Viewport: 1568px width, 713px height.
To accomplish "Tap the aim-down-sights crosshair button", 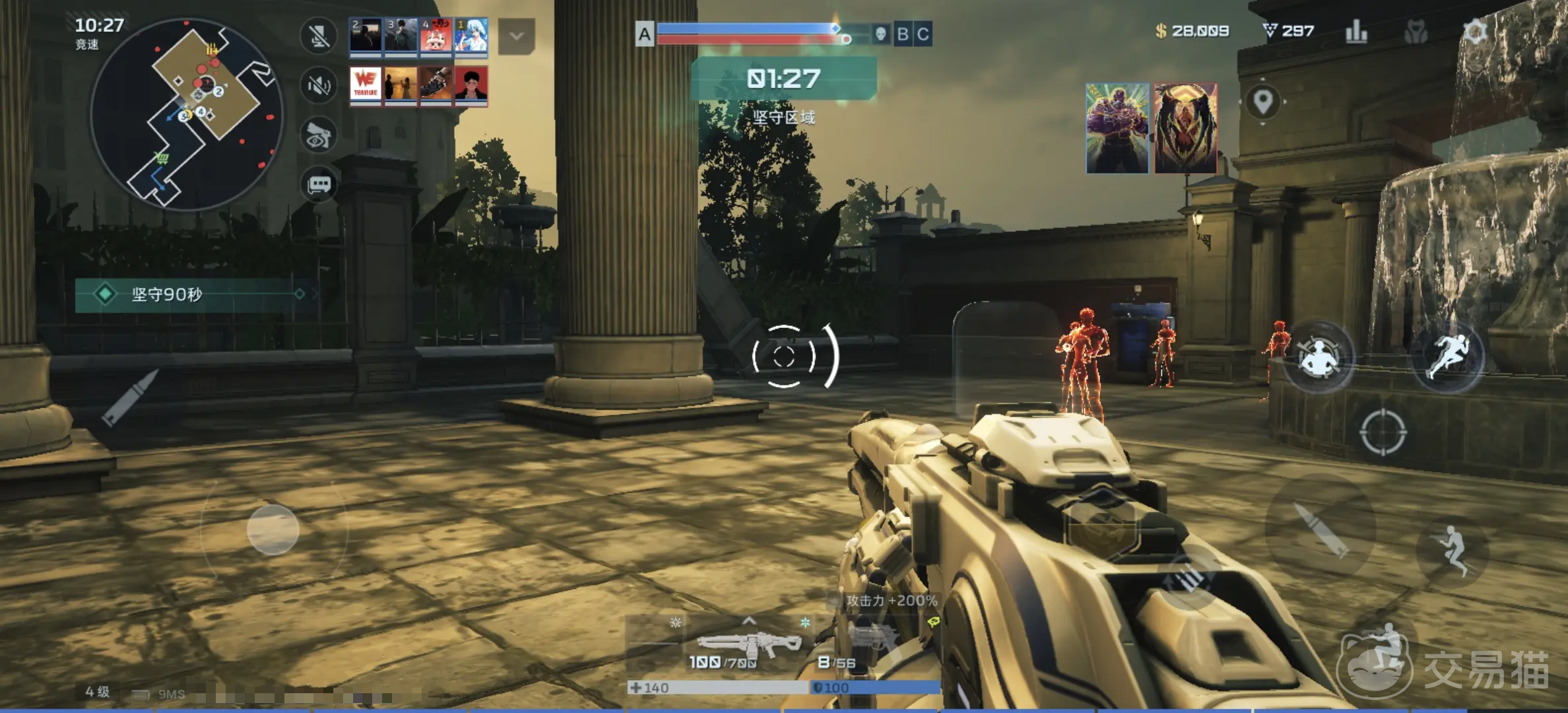I will [1383, 432].
